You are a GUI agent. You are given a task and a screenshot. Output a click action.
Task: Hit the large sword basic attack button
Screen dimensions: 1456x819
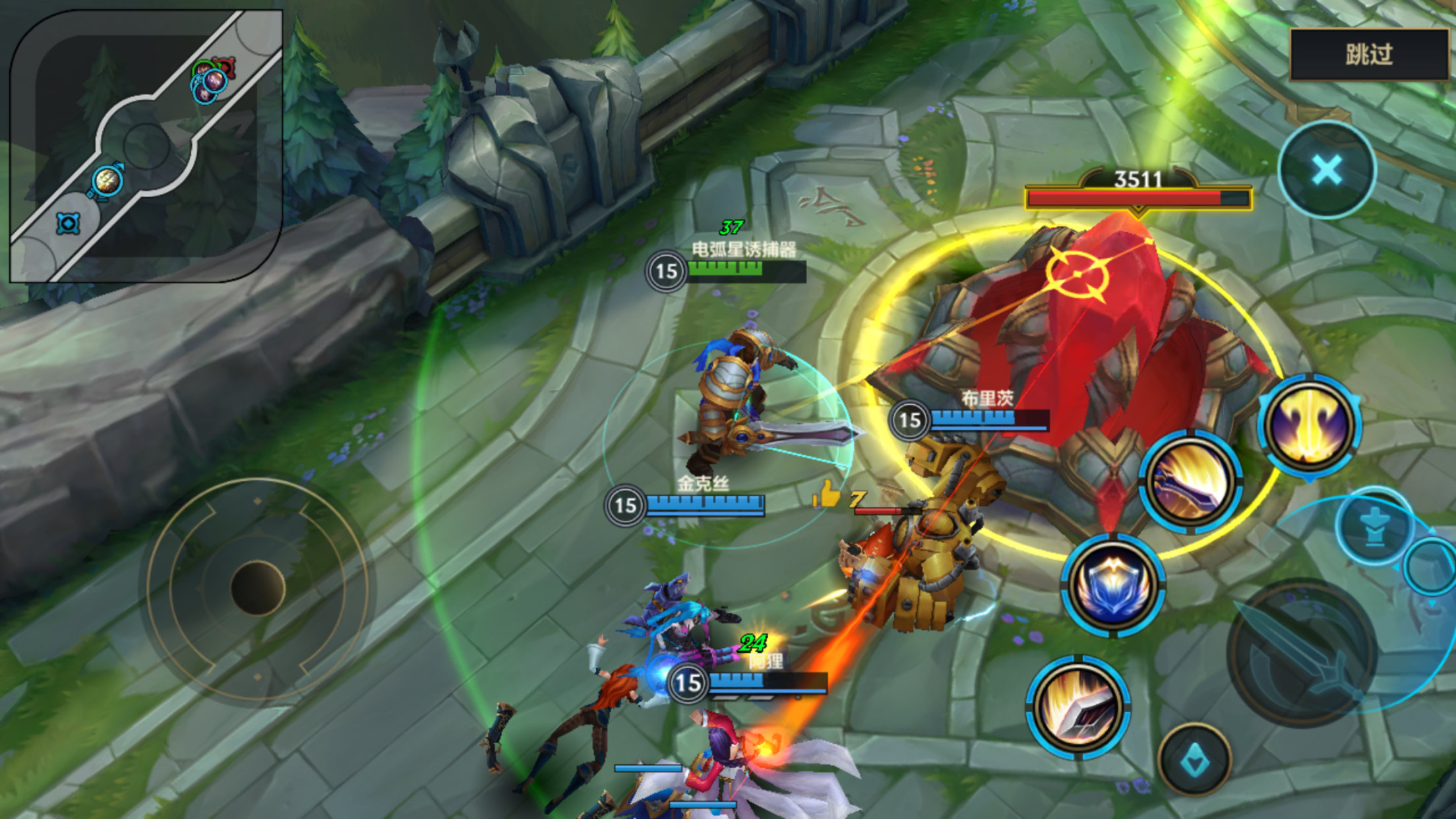pos(1302,653)
